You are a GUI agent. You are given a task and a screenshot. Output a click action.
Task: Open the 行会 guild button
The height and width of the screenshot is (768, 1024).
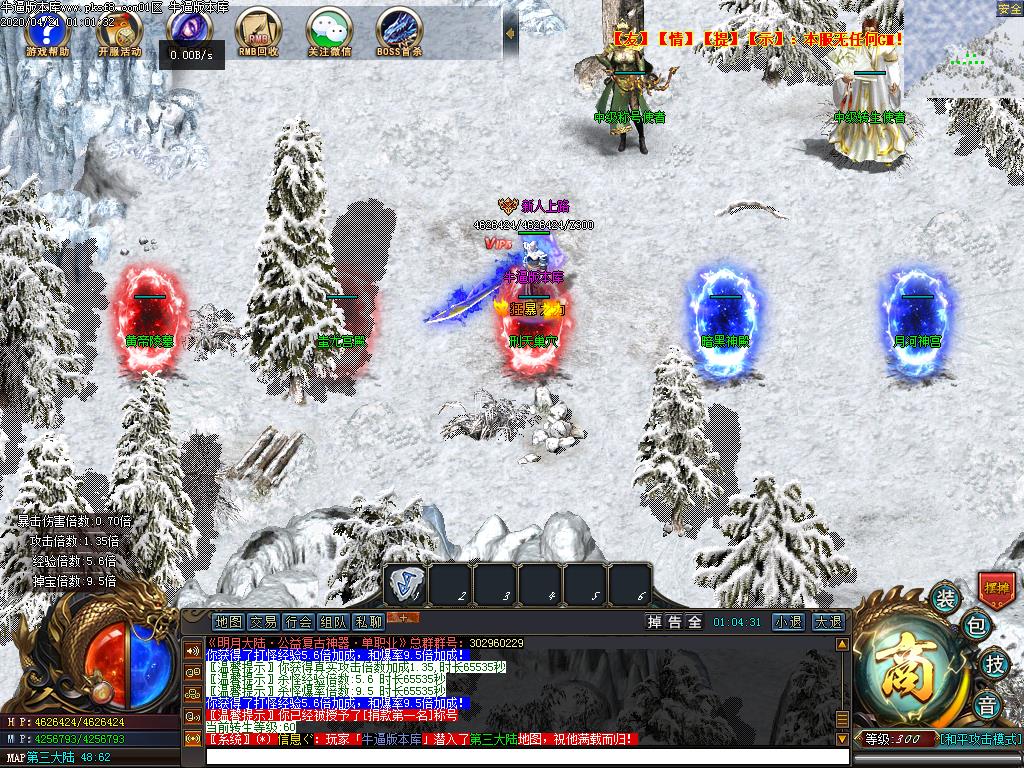coord(298,622)
